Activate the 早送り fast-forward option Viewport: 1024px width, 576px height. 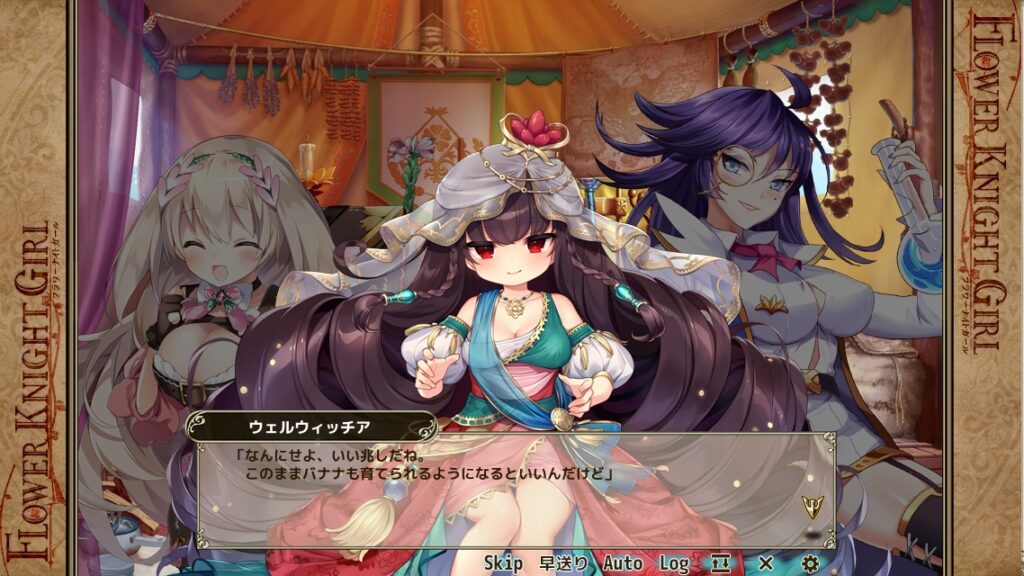pyautogui.click(x=564, y=563)
